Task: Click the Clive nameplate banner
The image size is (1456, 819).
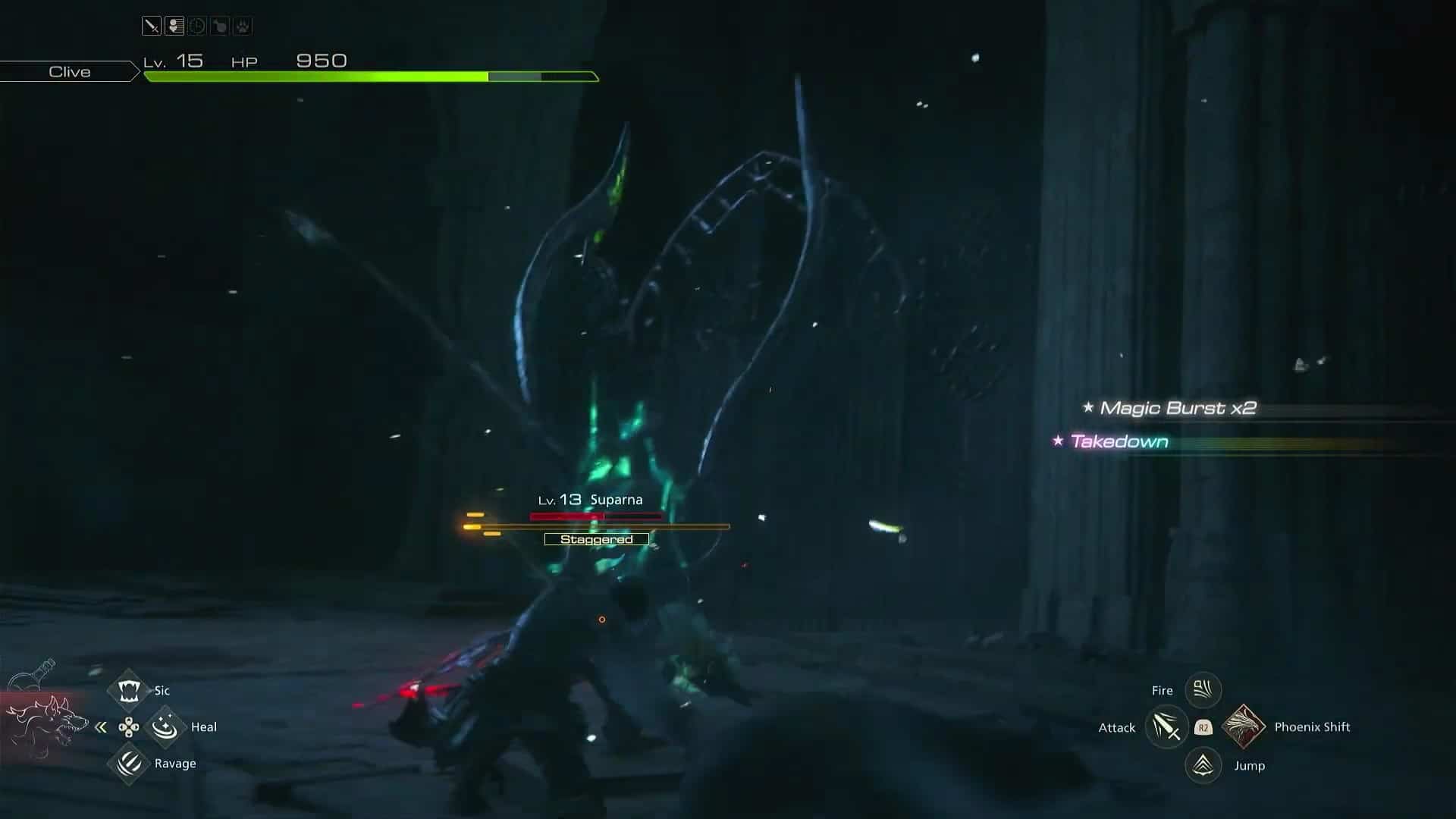Action: click(68, 71)
